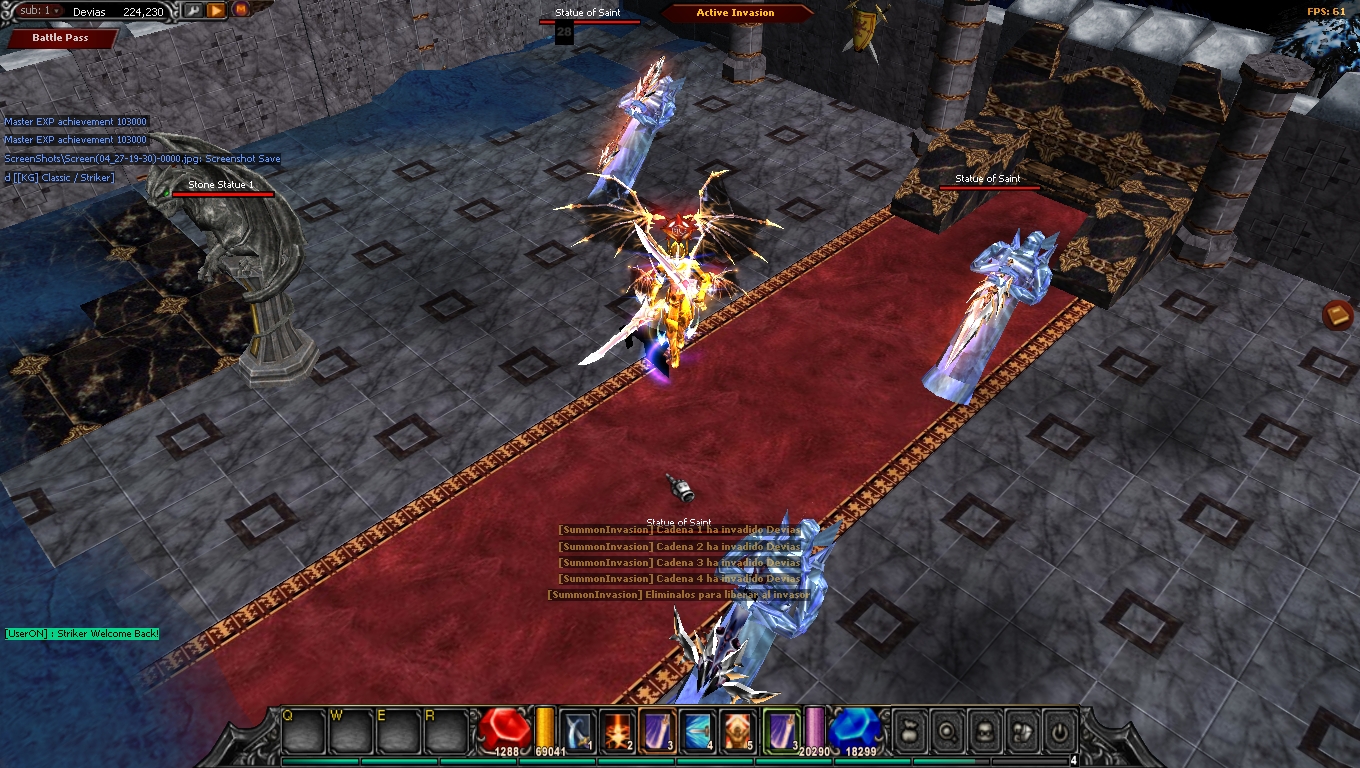Expand the sub: 1 channel dropdown

[36, 12]
